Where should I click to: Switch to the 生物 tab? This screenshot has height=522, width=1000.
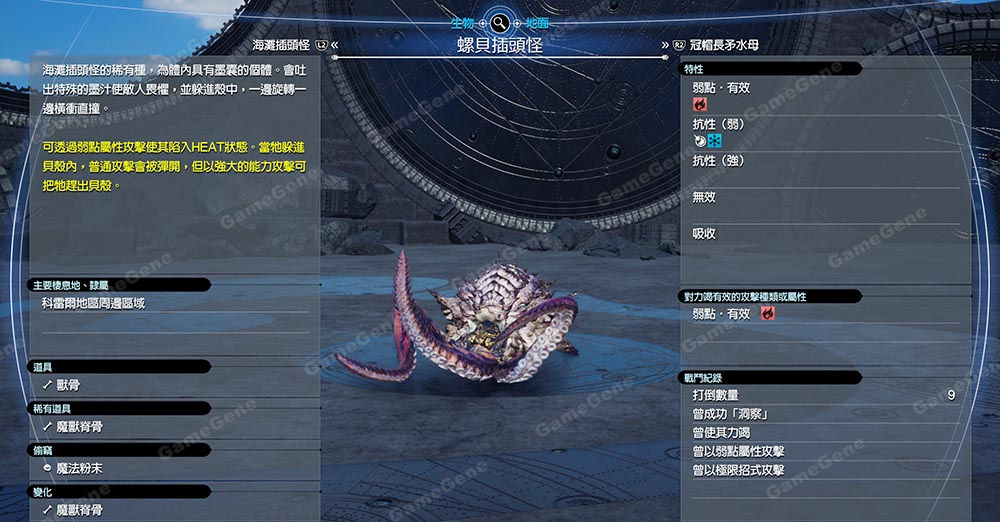point(463,21)
